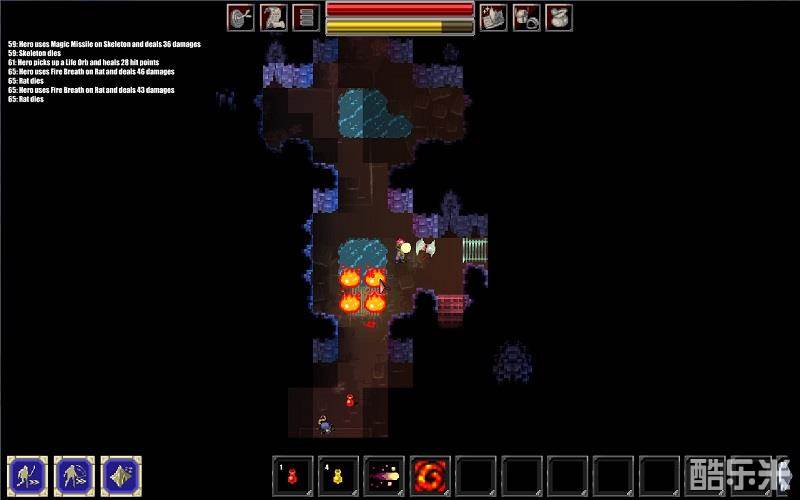
Task: Select the red potion hotbar slot
Action: click(x=292, y=474)
